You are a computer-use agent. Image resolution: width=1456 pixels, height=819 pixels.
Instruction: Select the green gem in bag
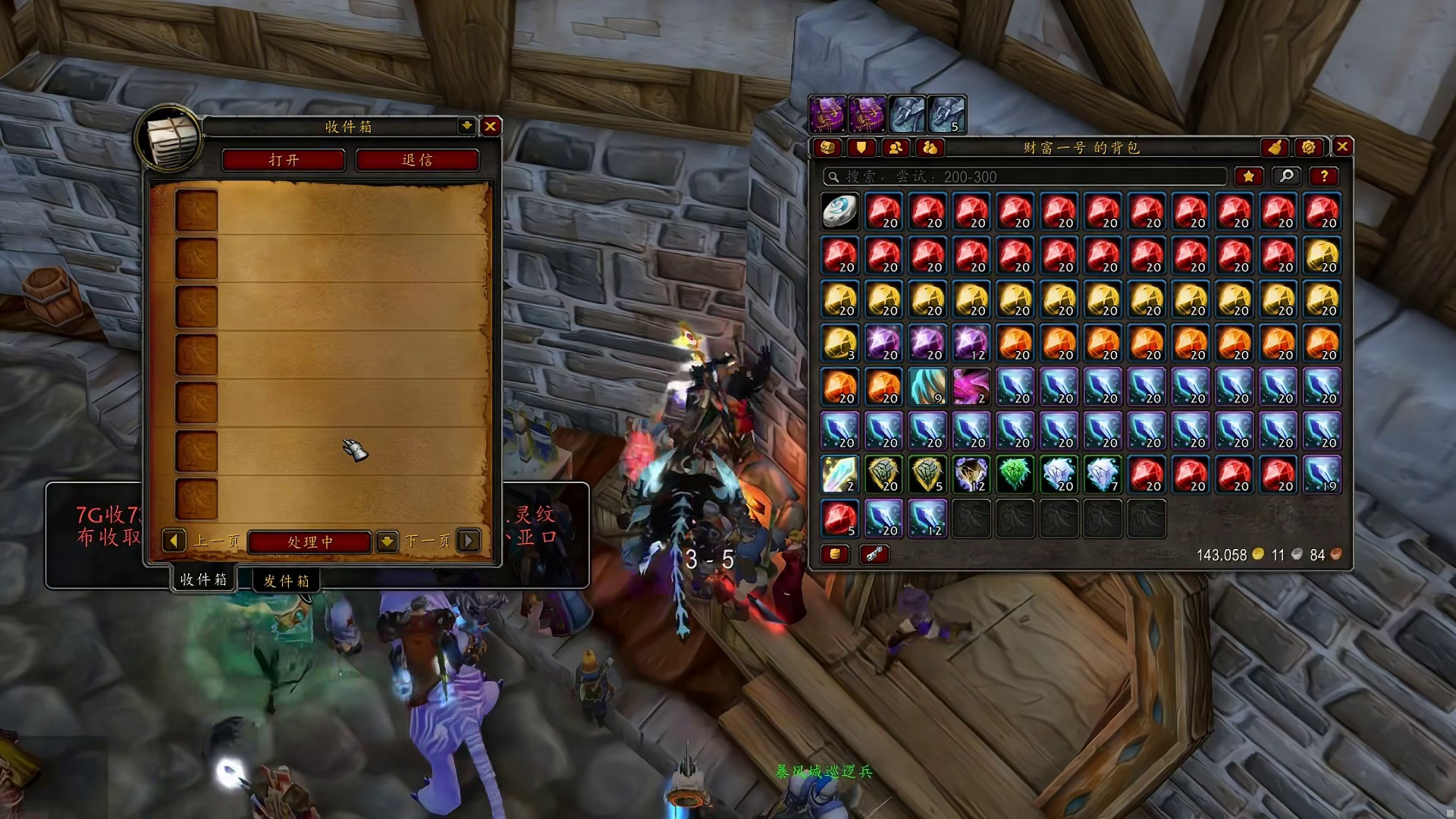[1015, 475]
